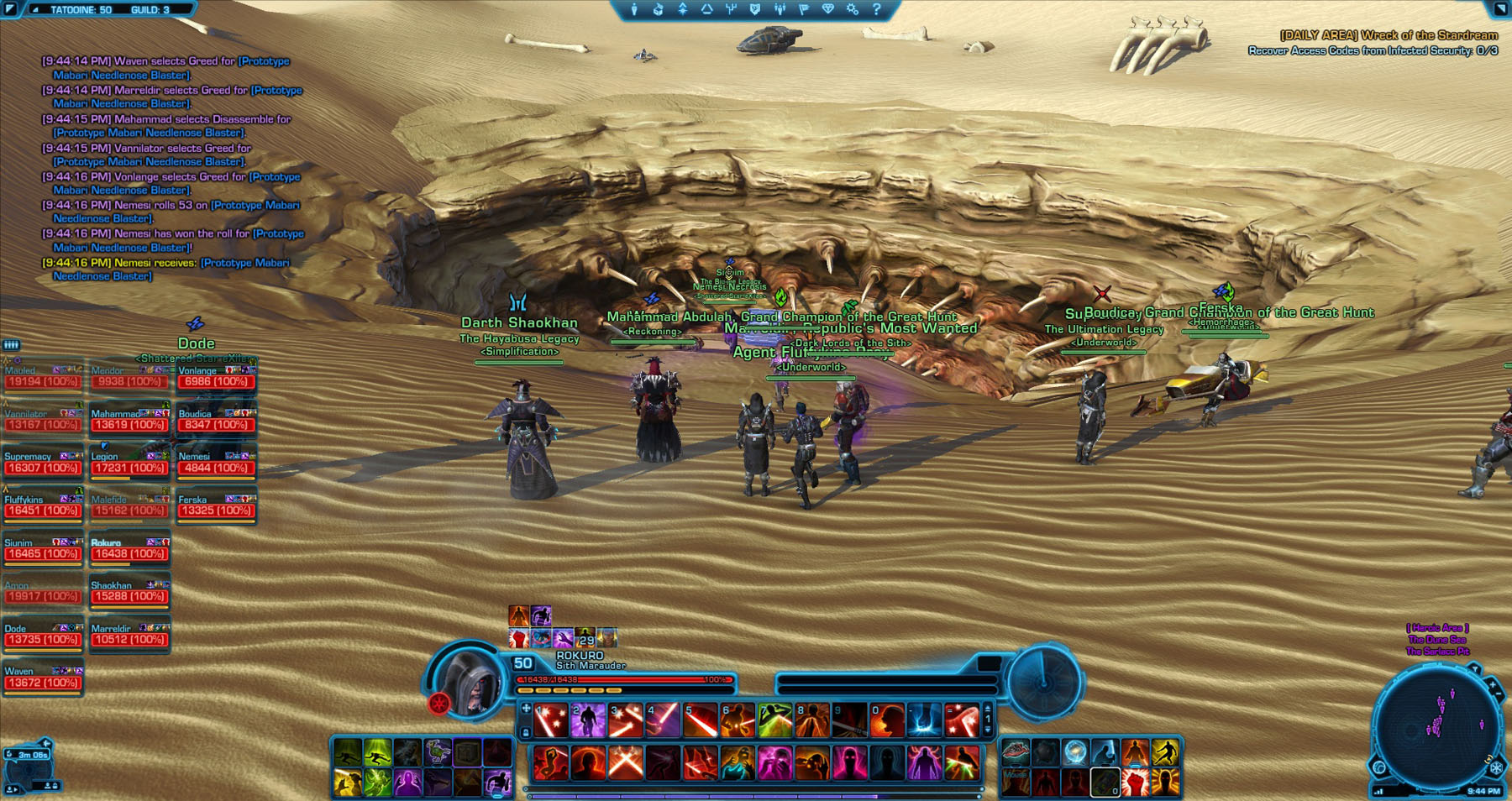1512x801 pixels.
Task: Target Waven's raid frame
Action: [x=43, y=678]
